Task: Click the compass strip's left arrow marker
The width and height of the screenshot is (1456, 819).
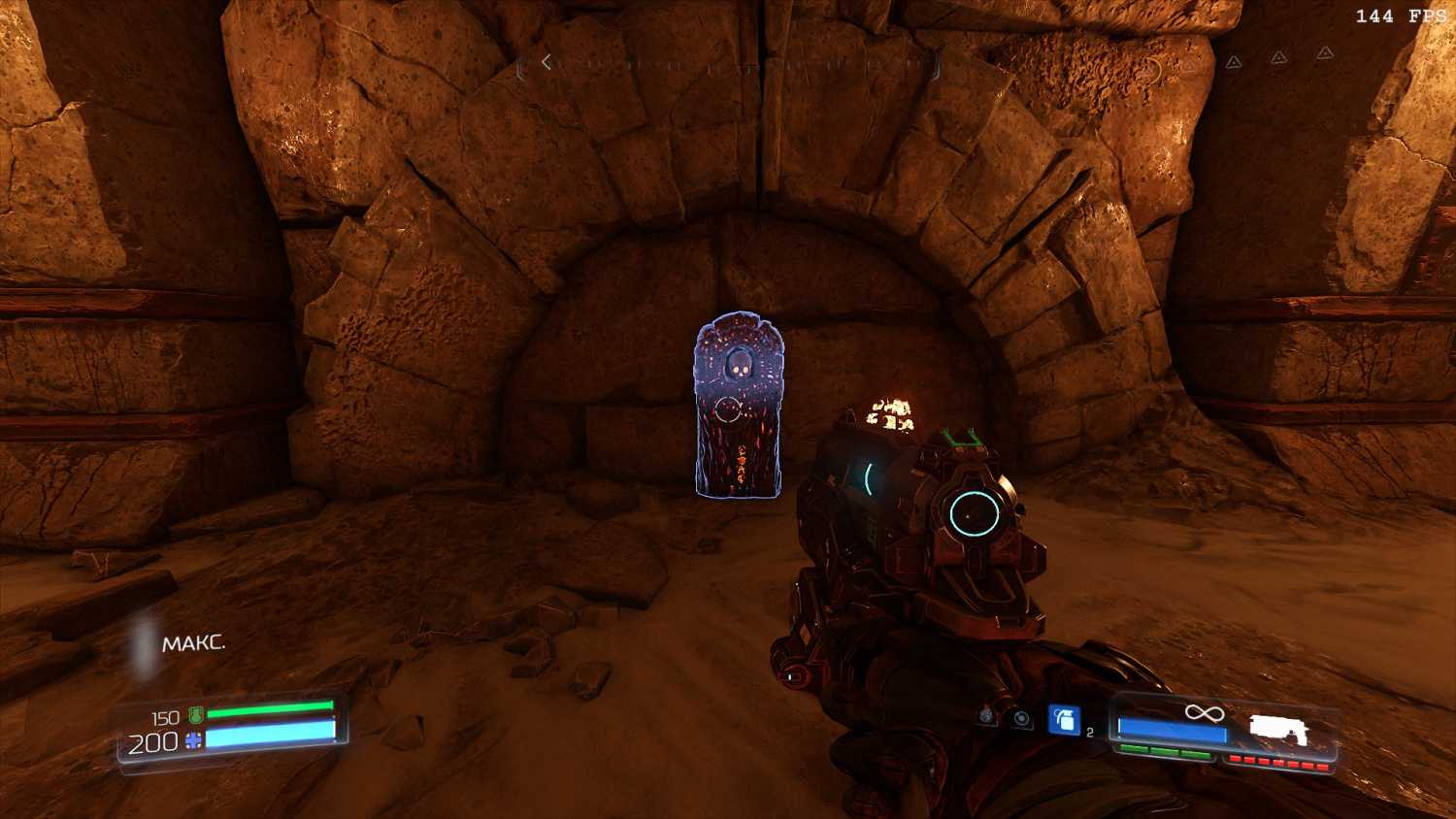Action: click(546, 62)
